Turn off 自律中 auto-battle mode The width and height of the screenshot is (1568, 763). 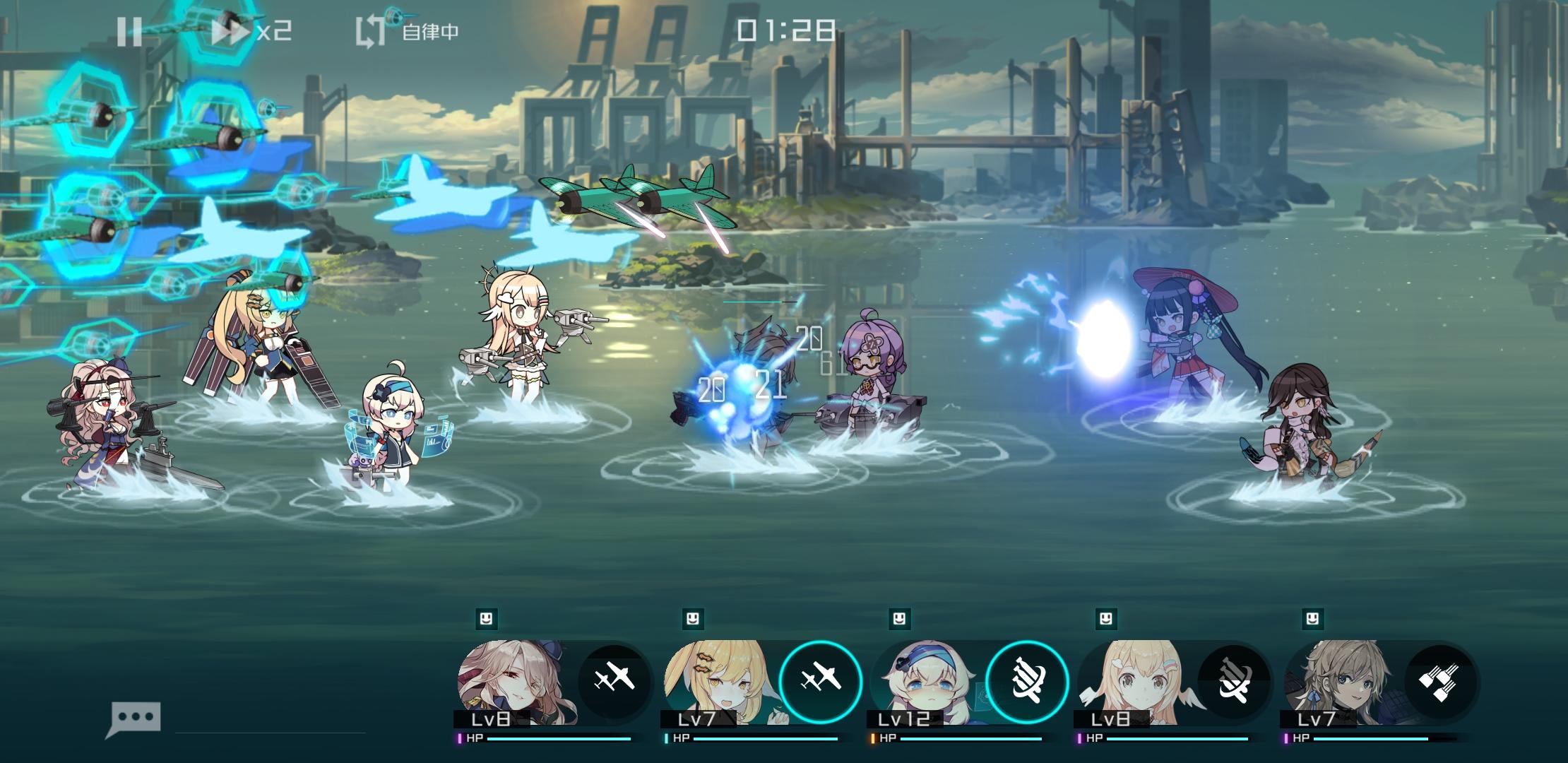pos(431,32)
